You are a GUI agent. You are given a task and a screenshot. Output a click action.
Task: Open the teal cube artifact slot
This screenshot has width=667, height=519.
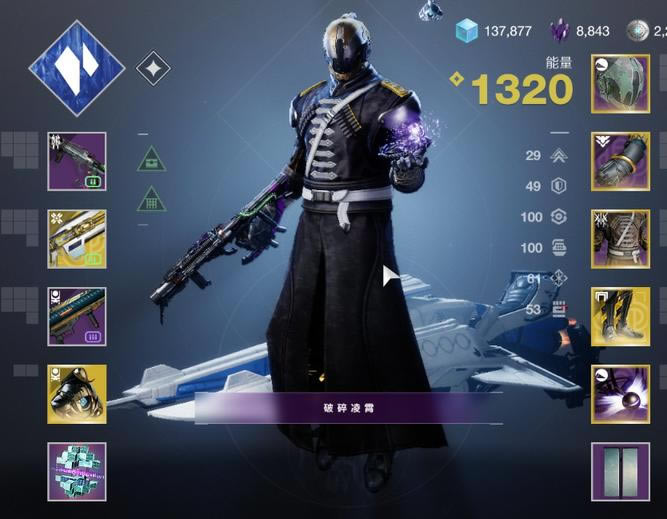coord(77,472)
